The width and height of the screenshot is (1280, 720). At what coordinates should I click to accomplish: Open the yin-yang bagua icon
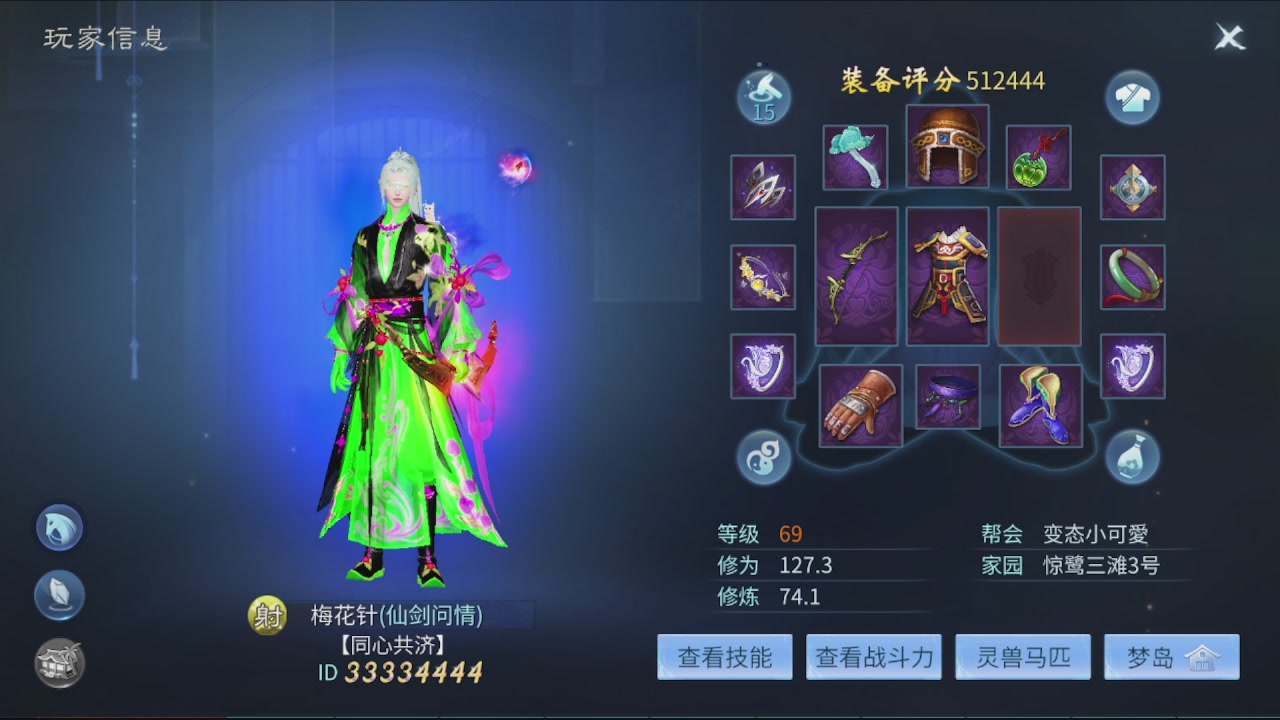(763, 457)
